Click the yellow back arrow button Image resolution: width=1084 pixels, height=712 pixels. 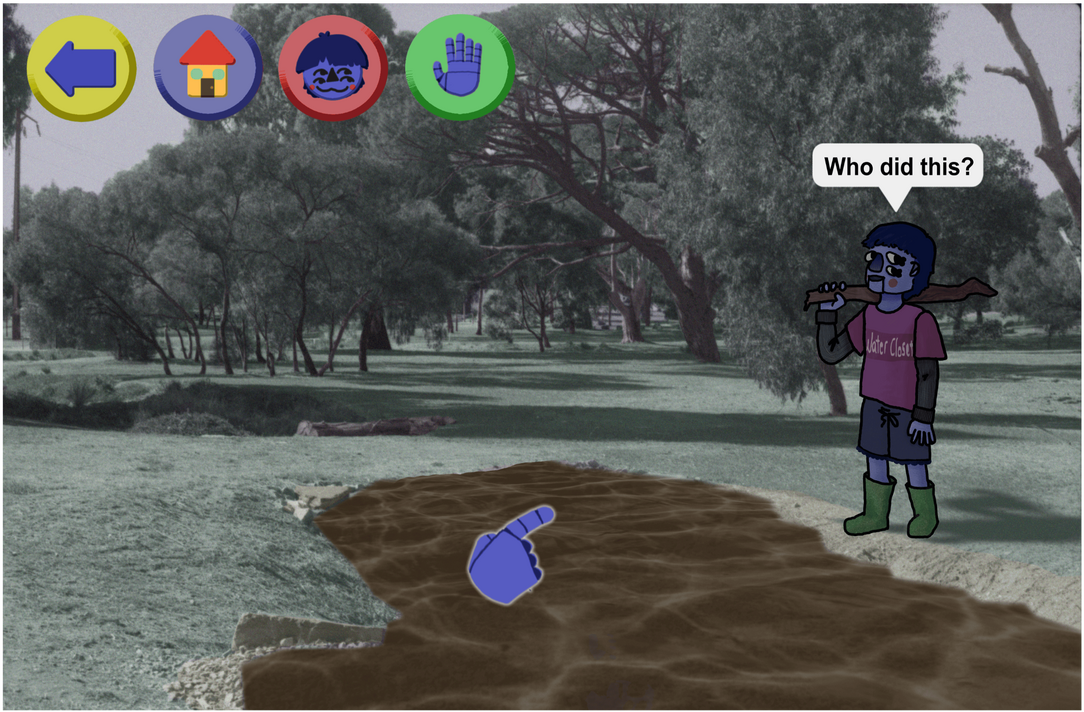coord(81,68)
